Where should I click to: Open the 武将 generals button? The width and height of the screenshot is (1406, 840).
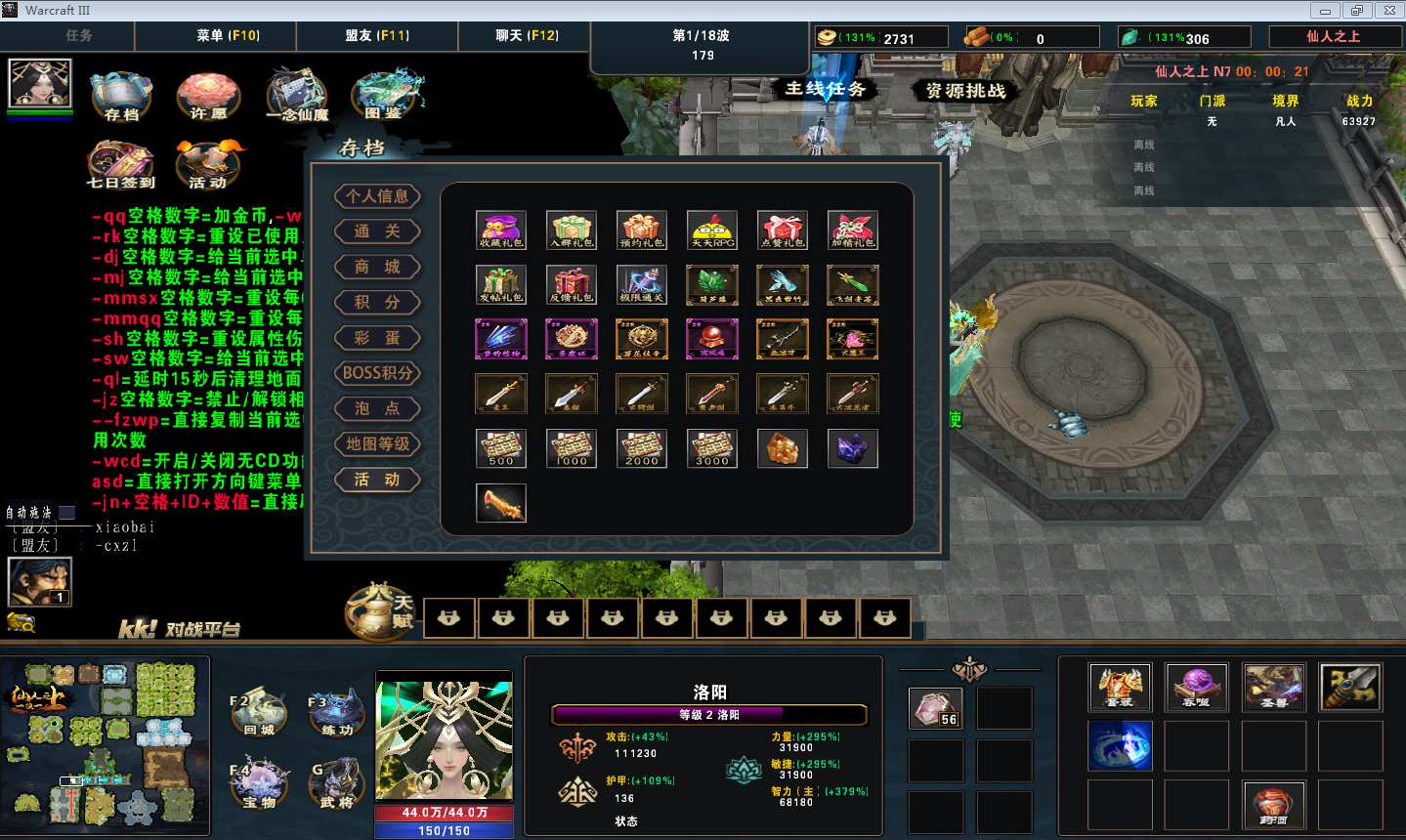(x=336, y=784)
